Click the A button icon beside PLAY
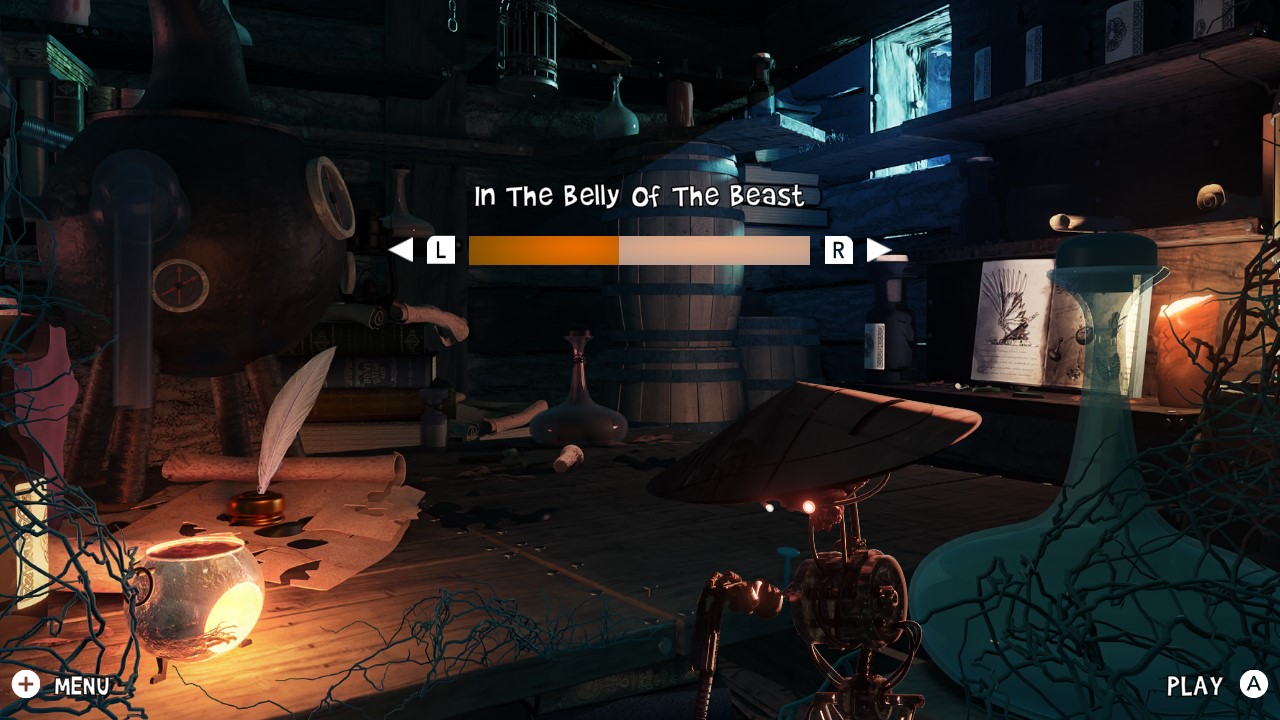The image size is (1280, 720). point(1251,686)
